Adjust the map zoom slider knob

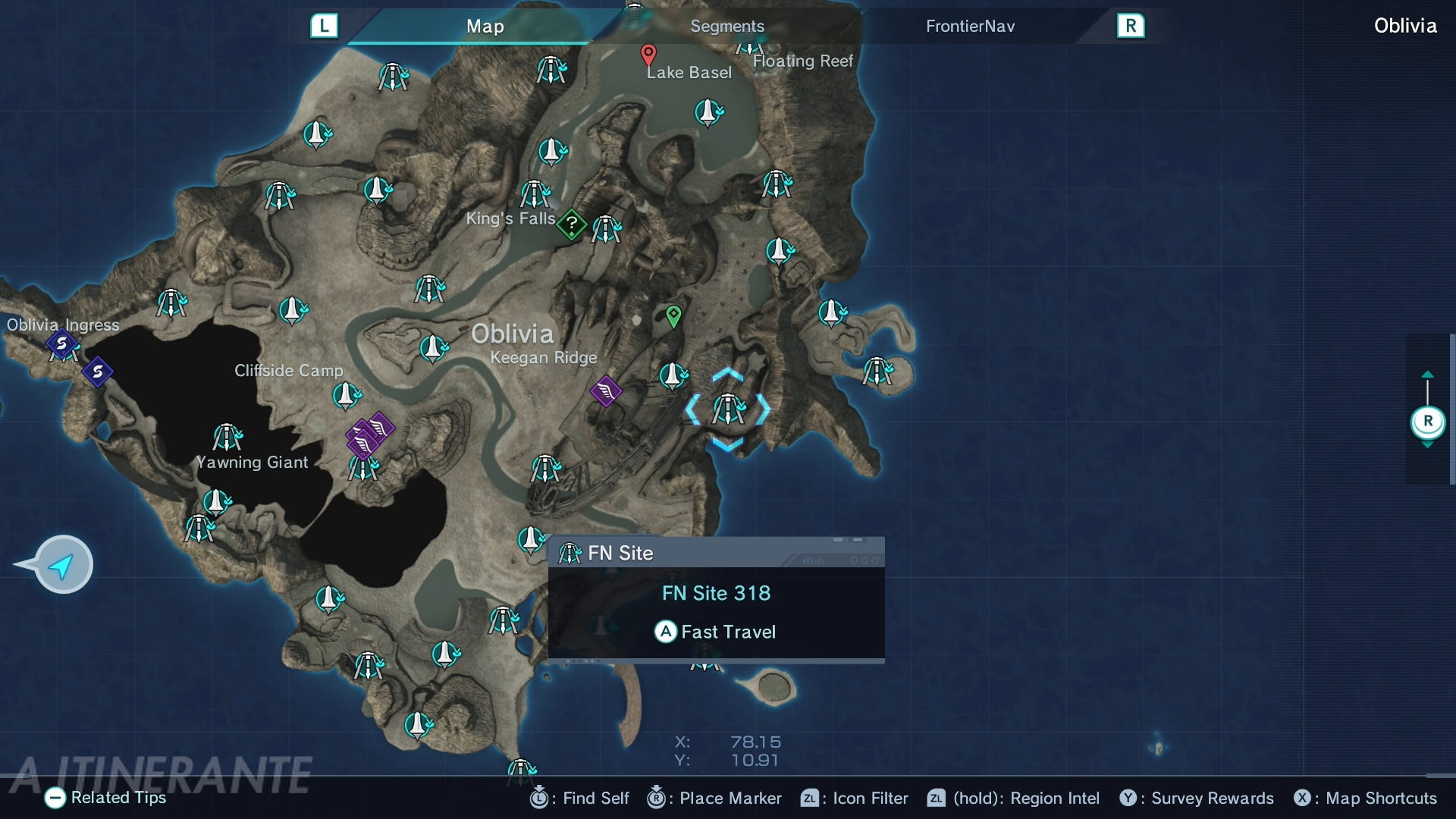click(1427, 422)
